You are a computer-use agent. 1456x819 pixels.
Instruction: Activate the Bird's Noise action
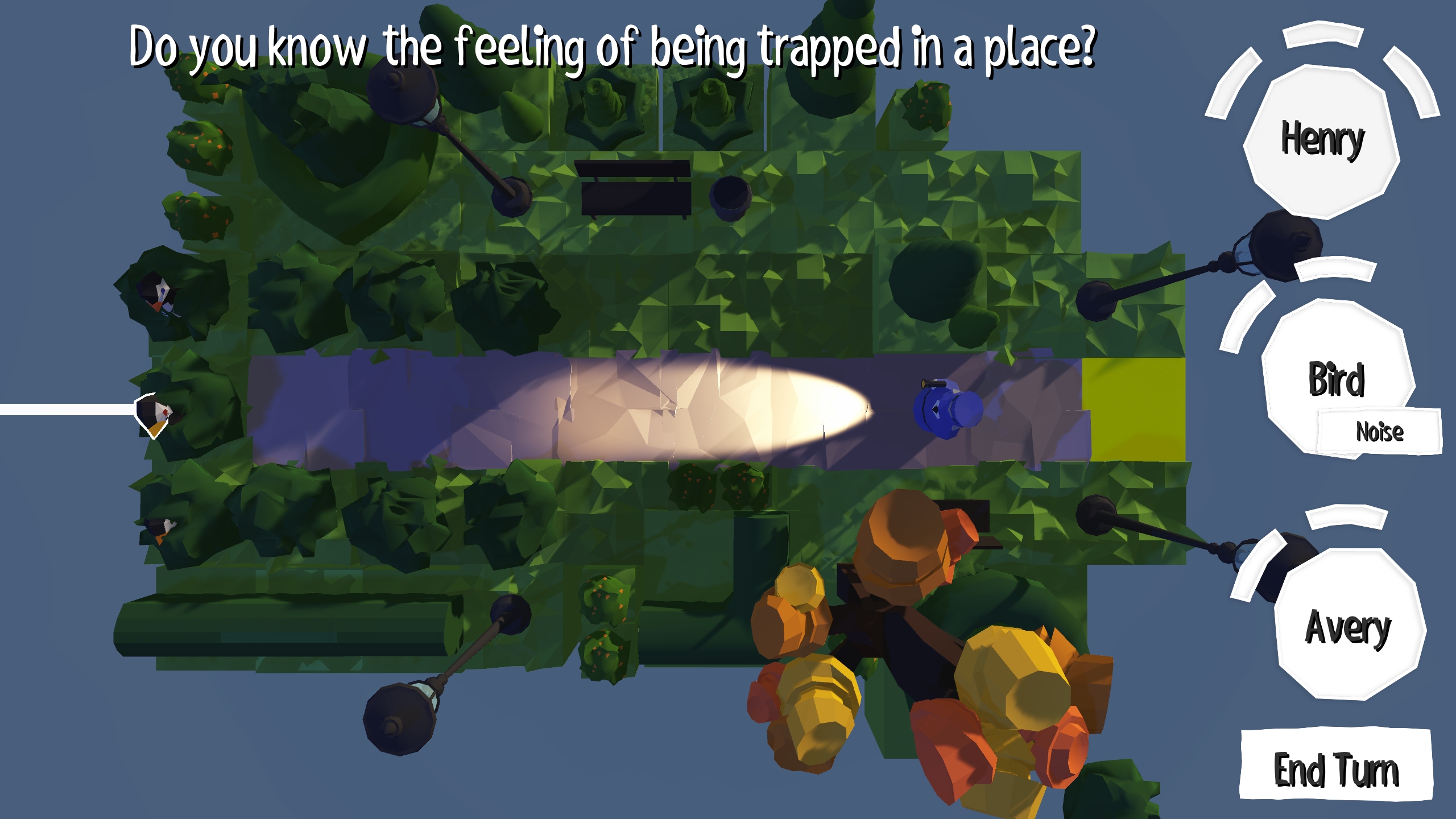pos(1379,432)
